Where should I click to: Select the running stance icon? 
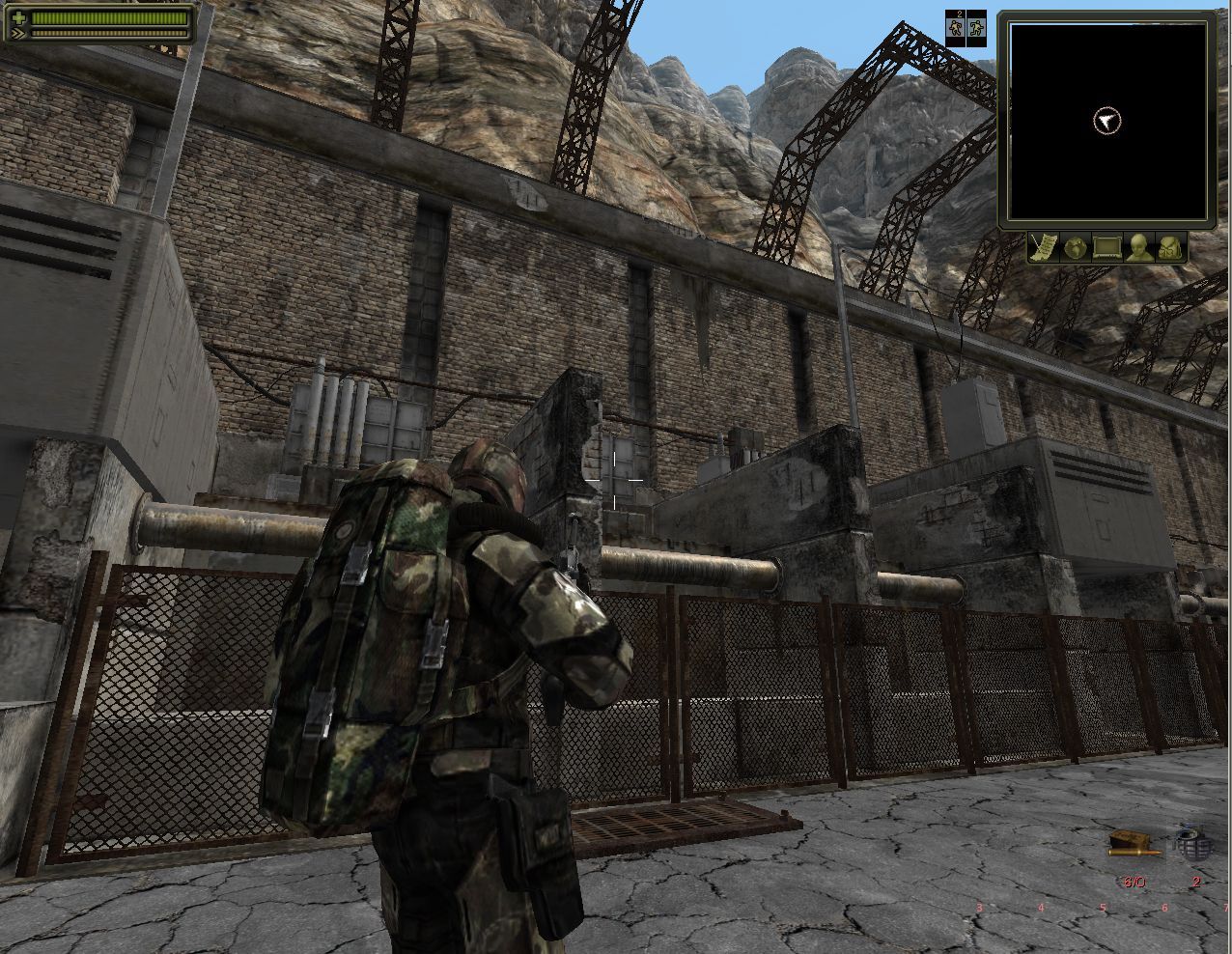point(976,28)
